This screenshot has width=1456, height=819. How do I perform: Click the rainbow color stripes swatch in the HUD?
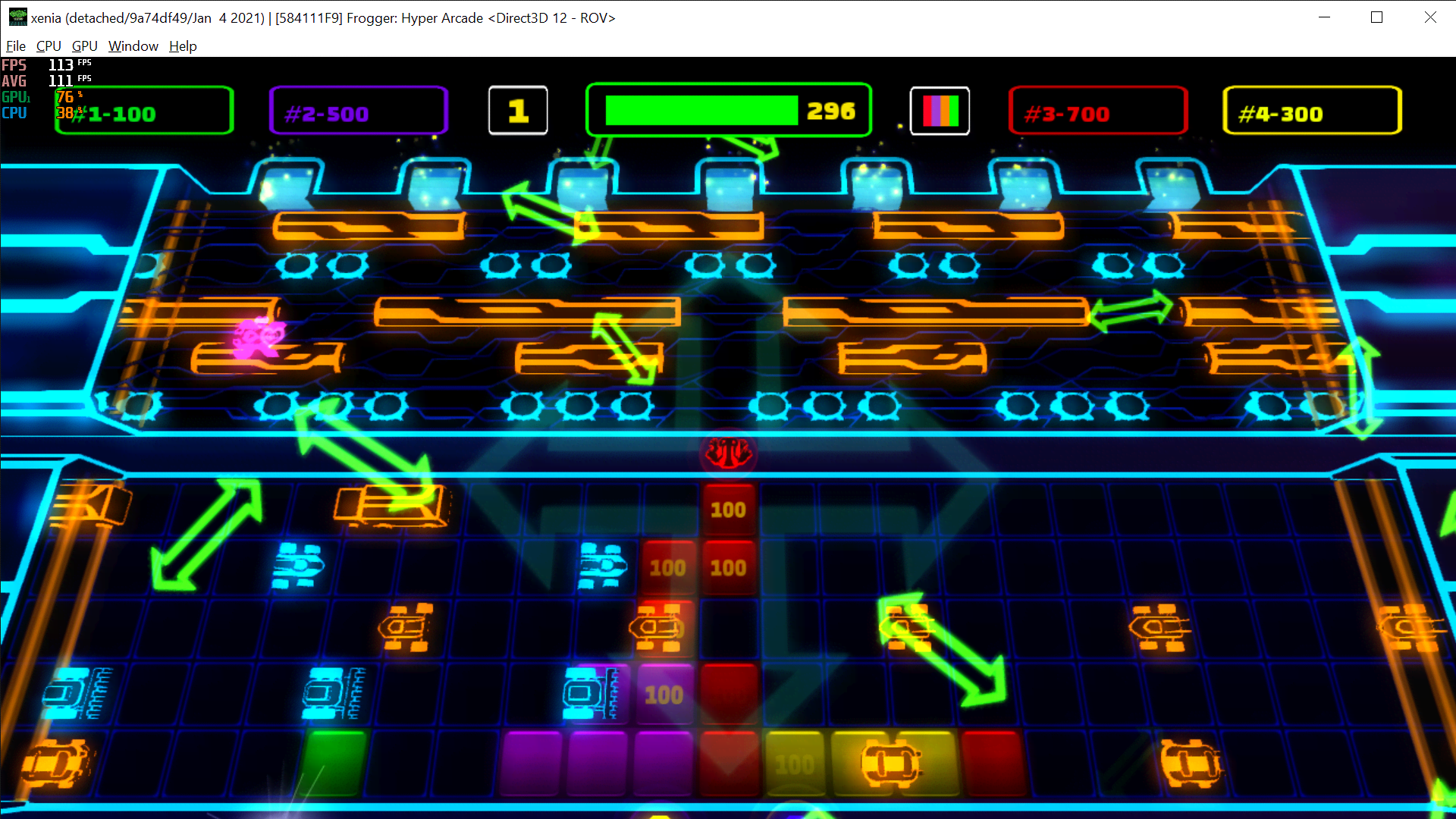[940, 110]
